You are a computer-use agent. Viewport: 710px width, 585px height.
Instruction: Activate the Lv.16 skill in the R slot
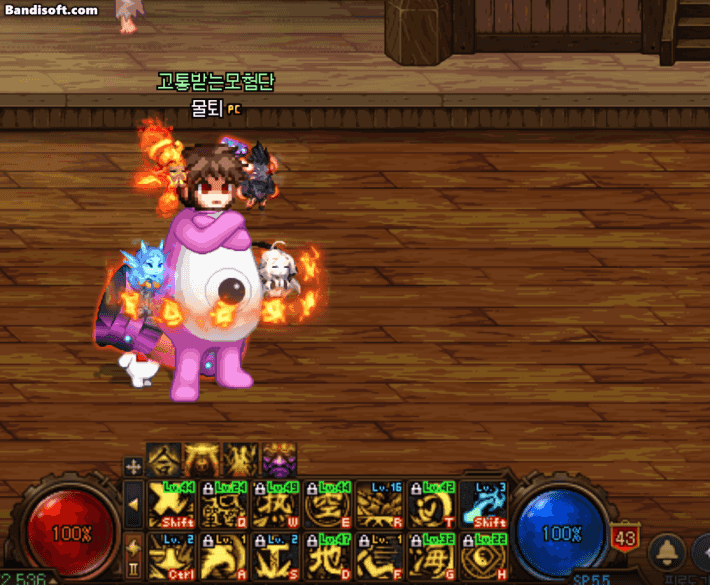coord(380,503)
